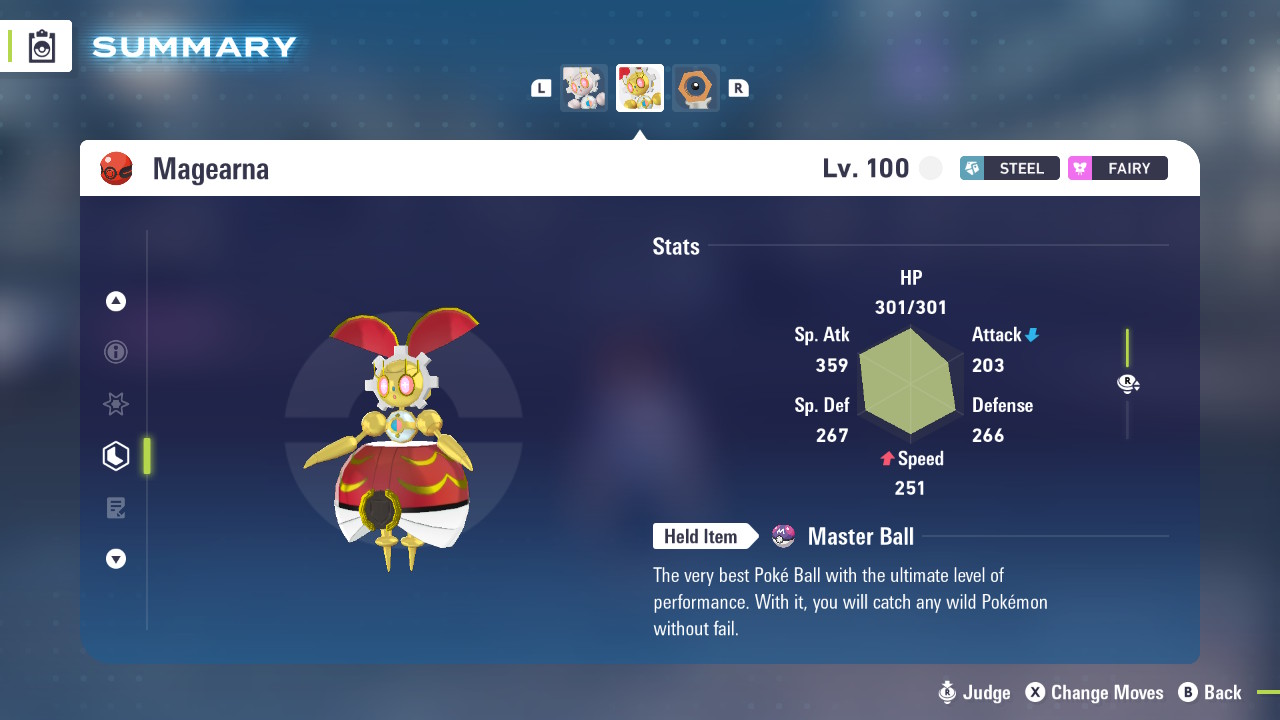Select the star ribbons icon in the sidebar
This screenshot has height=720, width=1280.
pyautogui.click(x=115, y=404)
